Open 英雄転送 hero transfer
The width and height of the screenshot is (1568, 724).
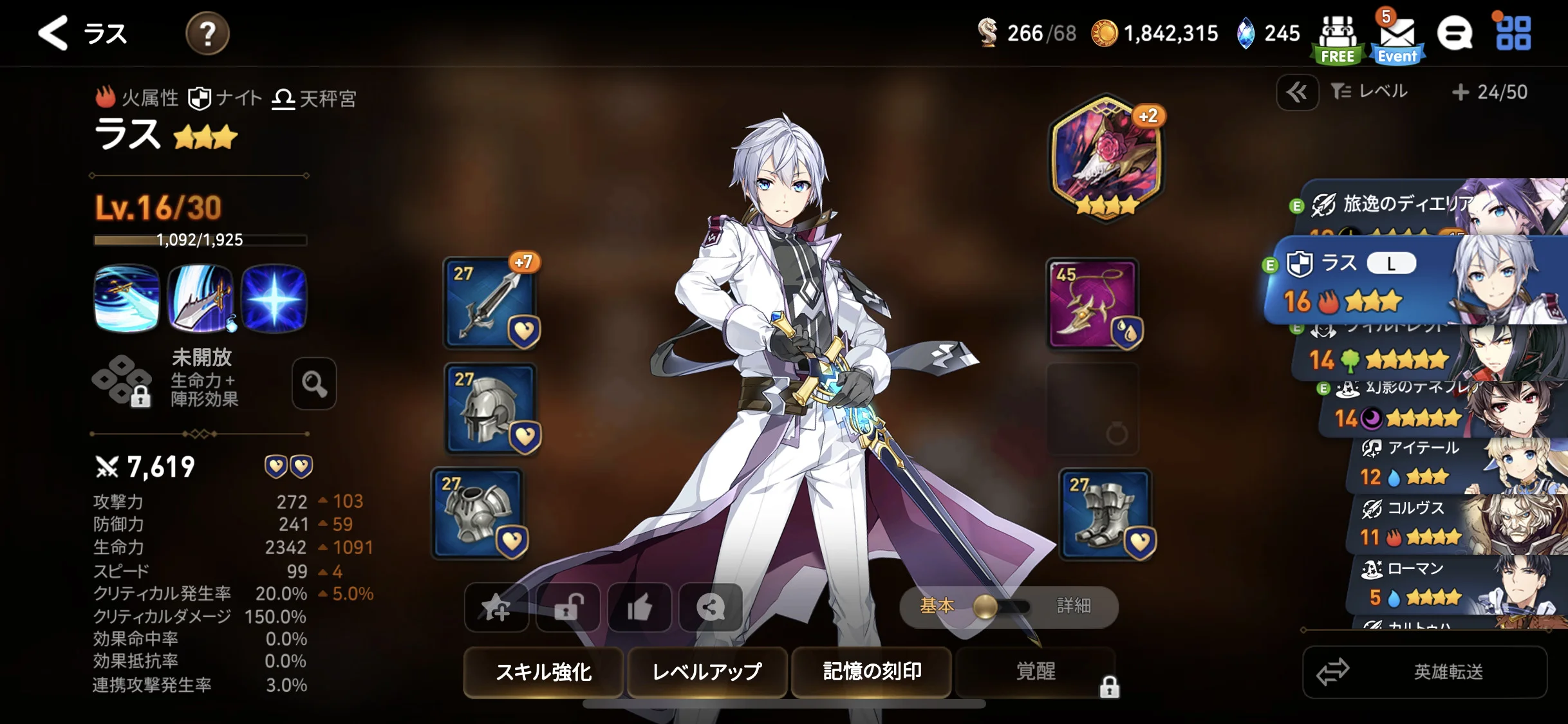click(x=1424, y=672)
